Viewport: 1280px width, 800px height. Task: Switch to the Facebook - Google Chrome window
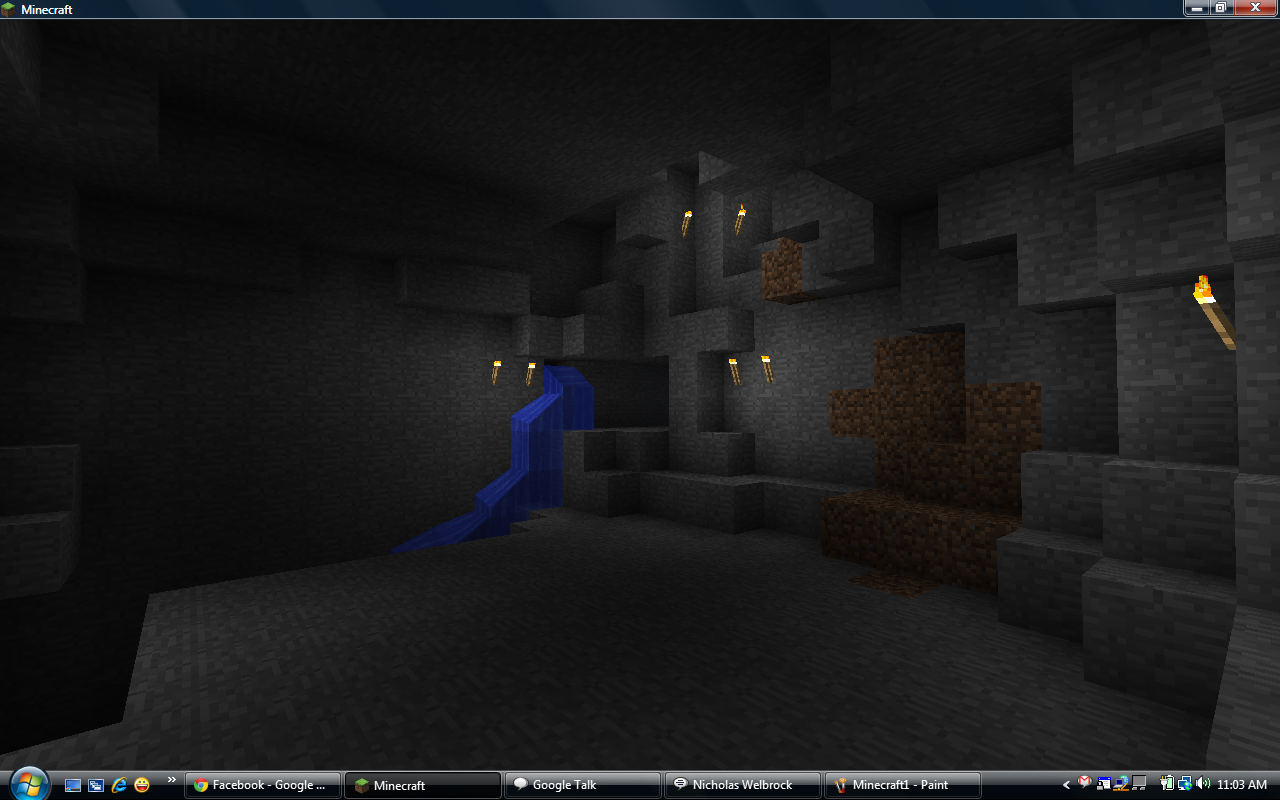click(262, 785)
